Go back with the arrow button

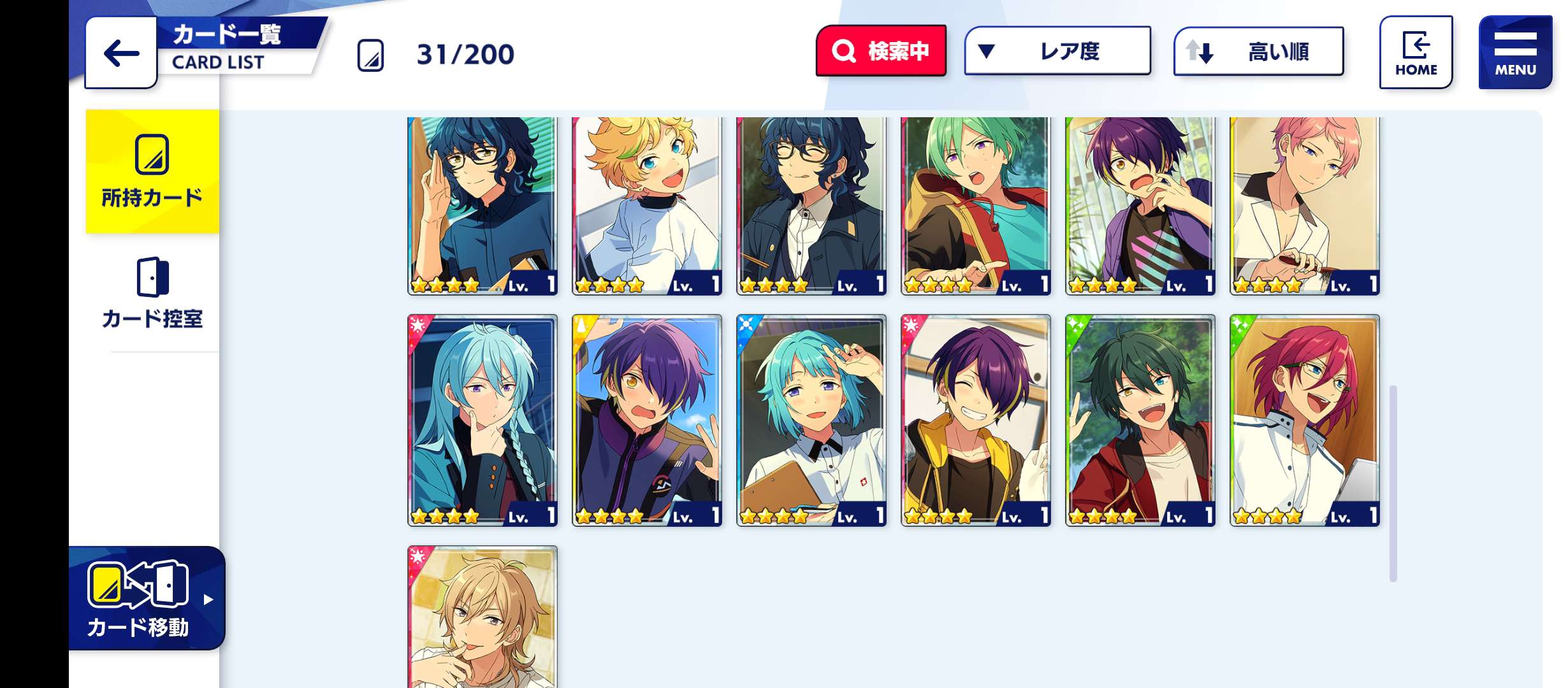click(121, 53)
